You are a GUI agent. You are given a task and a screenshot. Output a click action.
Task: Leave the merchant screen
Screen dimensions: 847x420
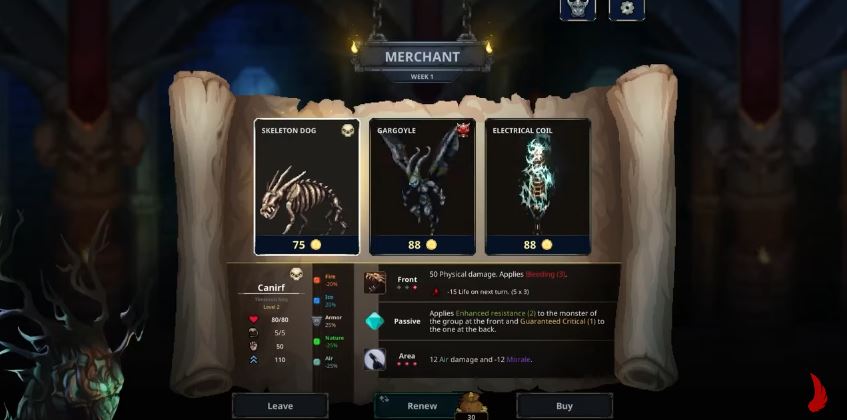click(280, 406)
